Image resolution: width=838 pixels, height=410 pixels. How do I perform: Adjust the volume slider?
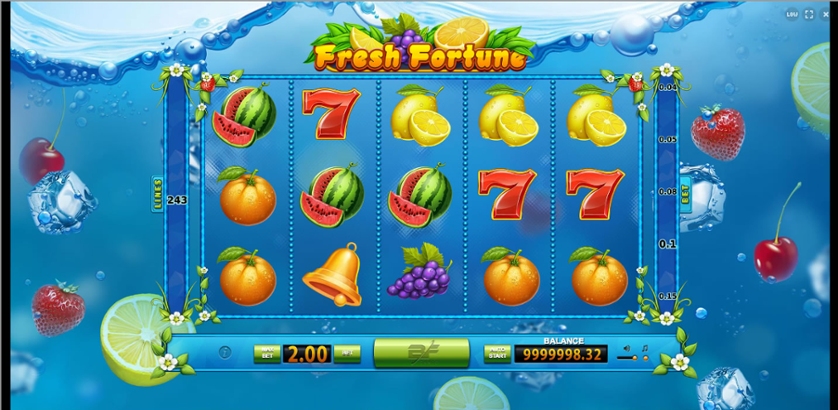tap(630, 358)
